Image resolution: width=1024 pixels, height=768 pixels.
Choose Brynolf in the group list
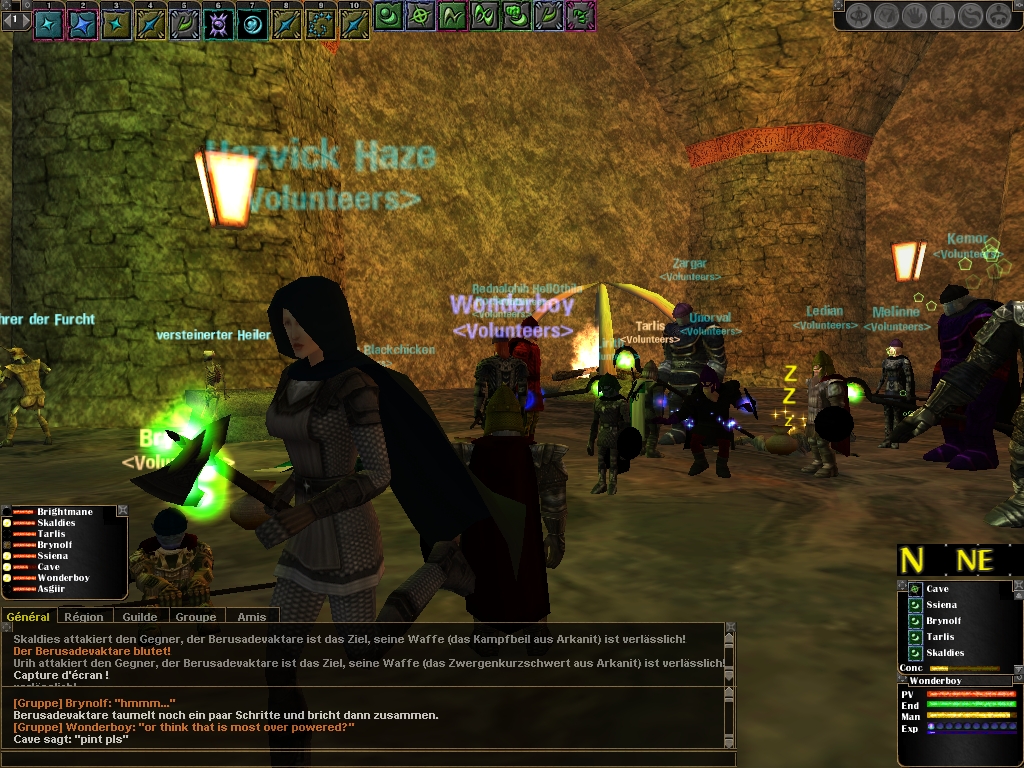pos(55,545)
